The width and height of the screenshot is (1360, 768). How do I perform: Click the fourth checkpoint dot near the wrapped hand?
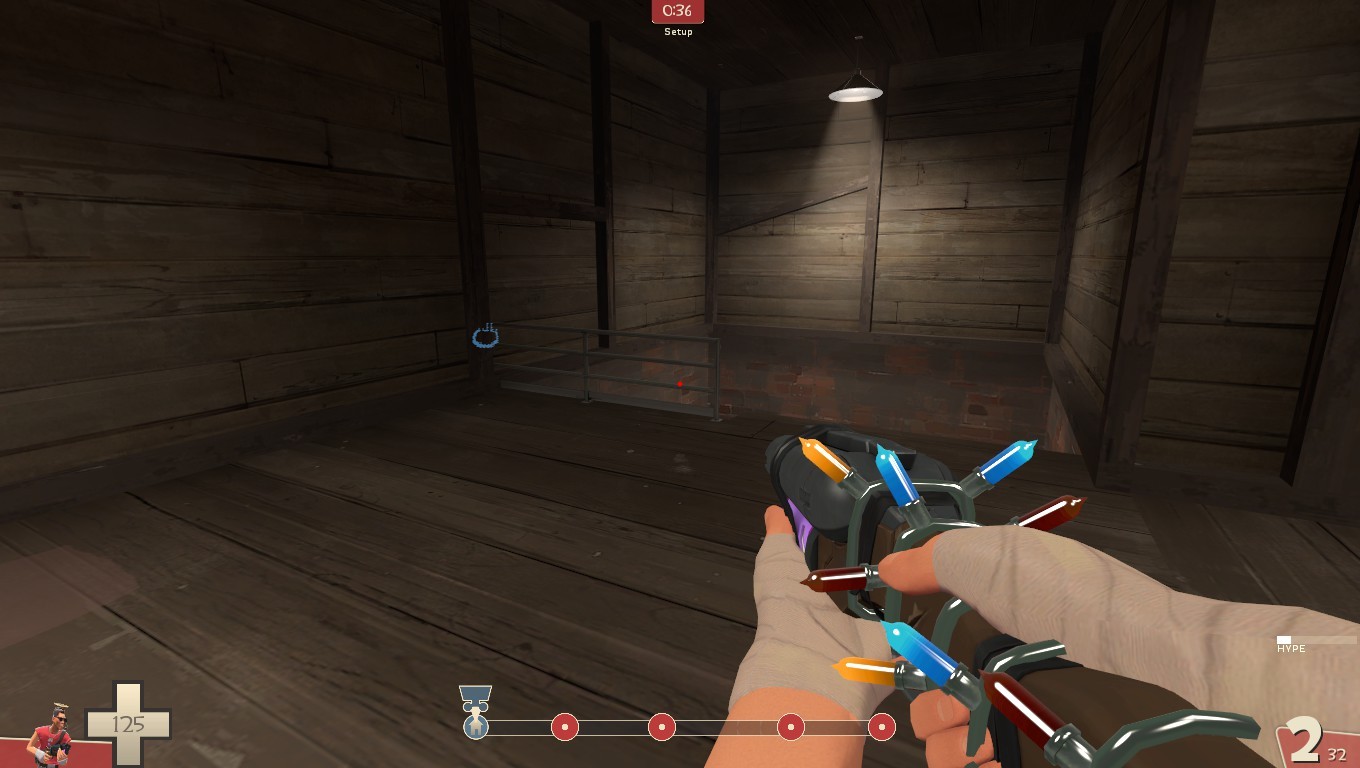(x=790, y=729)
